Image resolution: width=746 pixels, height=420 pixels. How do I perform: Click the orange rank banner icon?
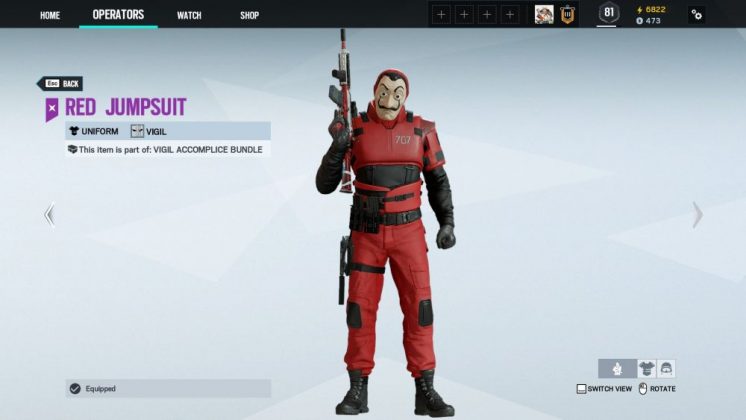pos(567,14)
